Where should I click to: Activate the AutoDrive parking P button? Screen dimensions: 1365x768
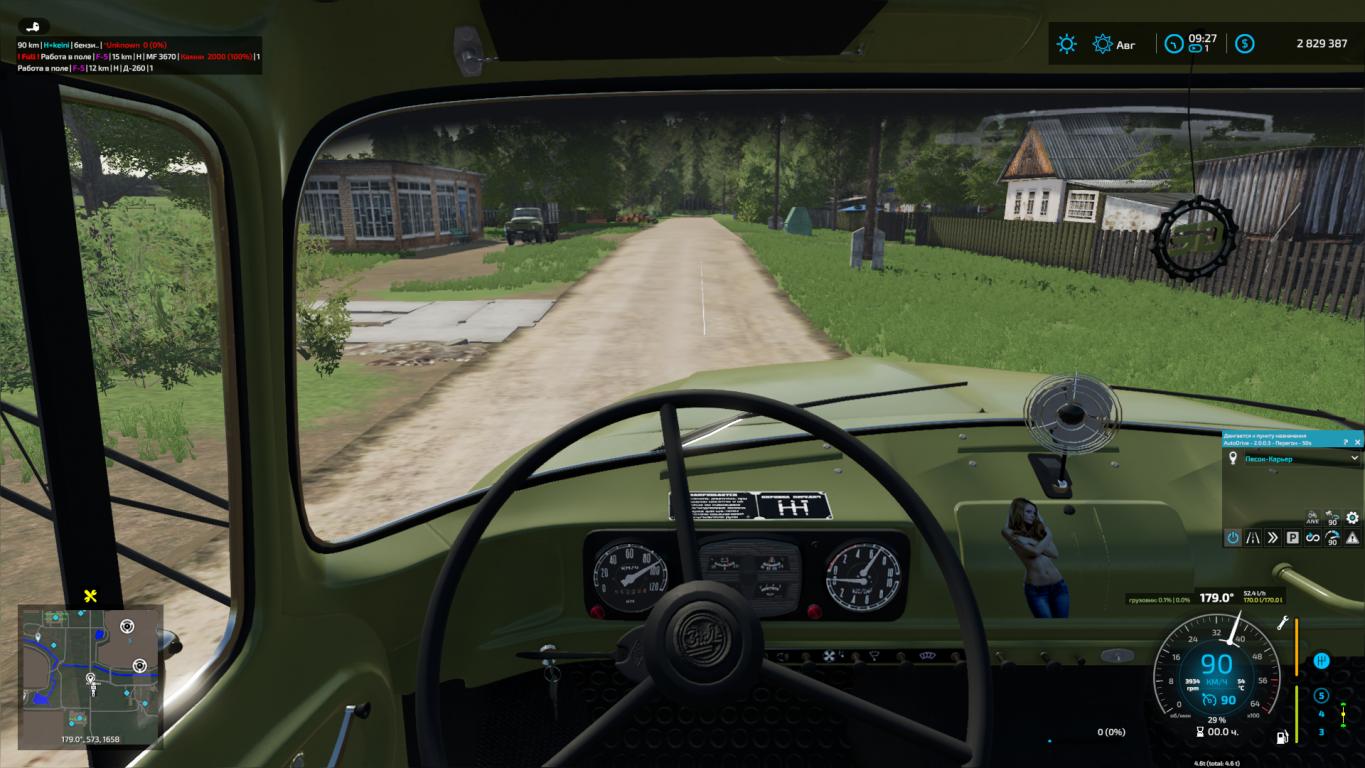point(1292,538)
